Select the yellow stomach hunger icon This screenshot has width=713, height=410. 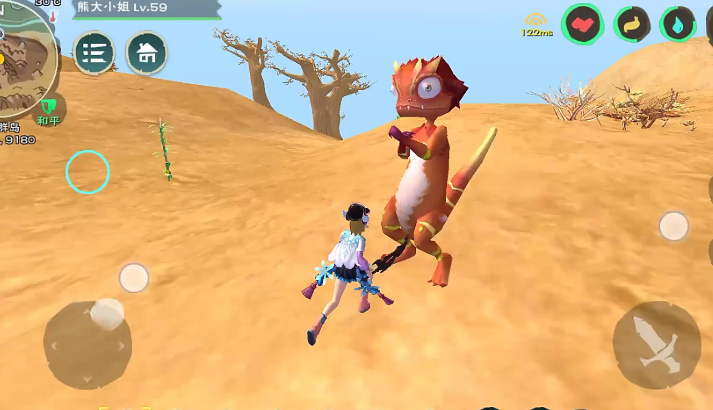point(632,24)
